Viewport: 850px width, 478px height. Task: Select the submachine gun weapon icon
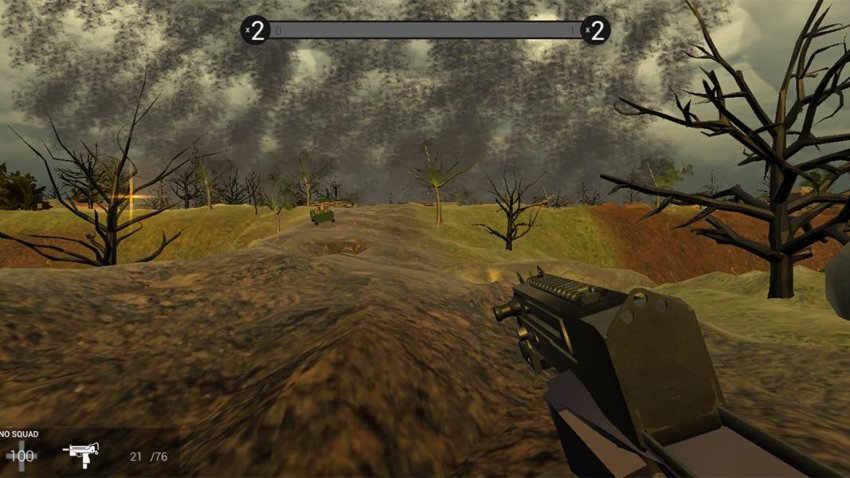79,453
